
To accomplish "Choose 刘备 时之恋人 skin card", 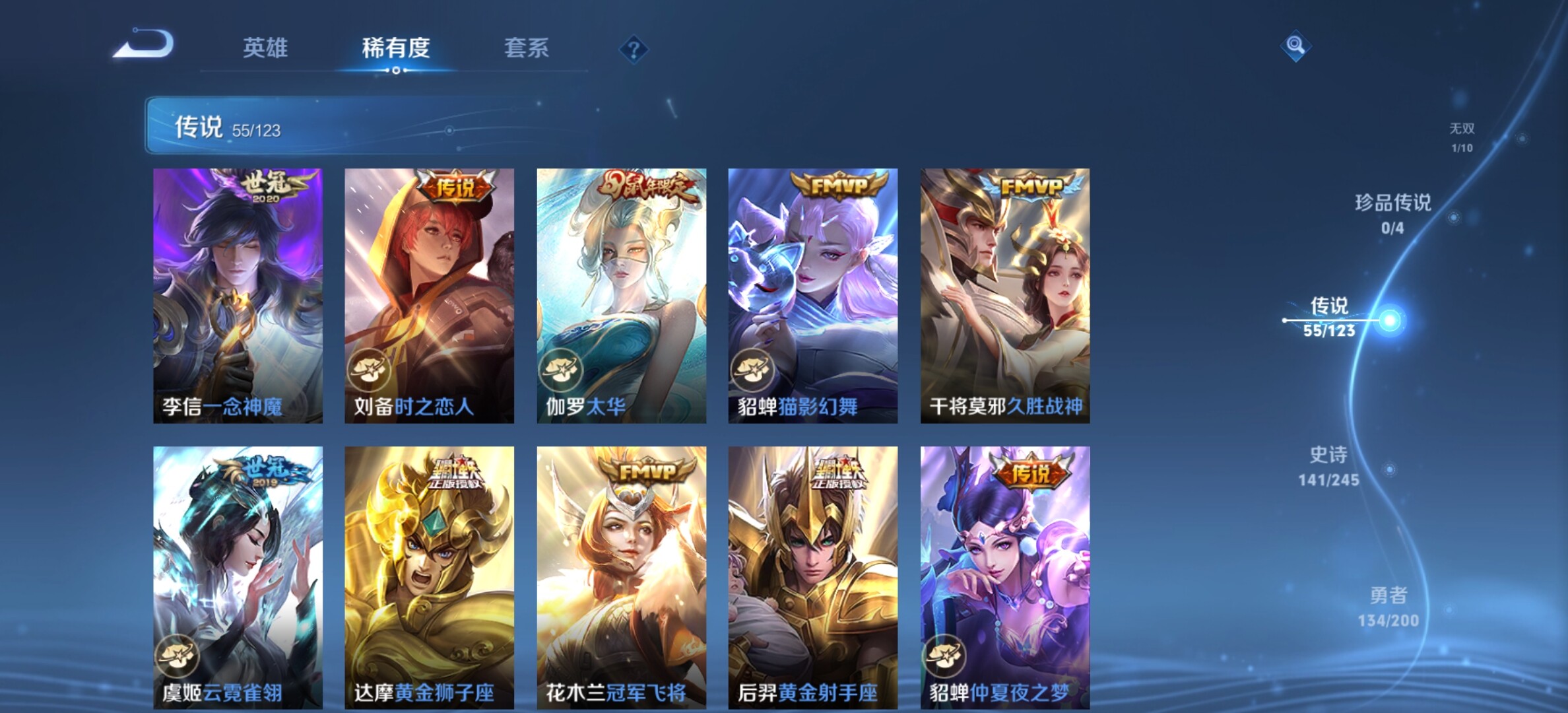I will (429, 295).
